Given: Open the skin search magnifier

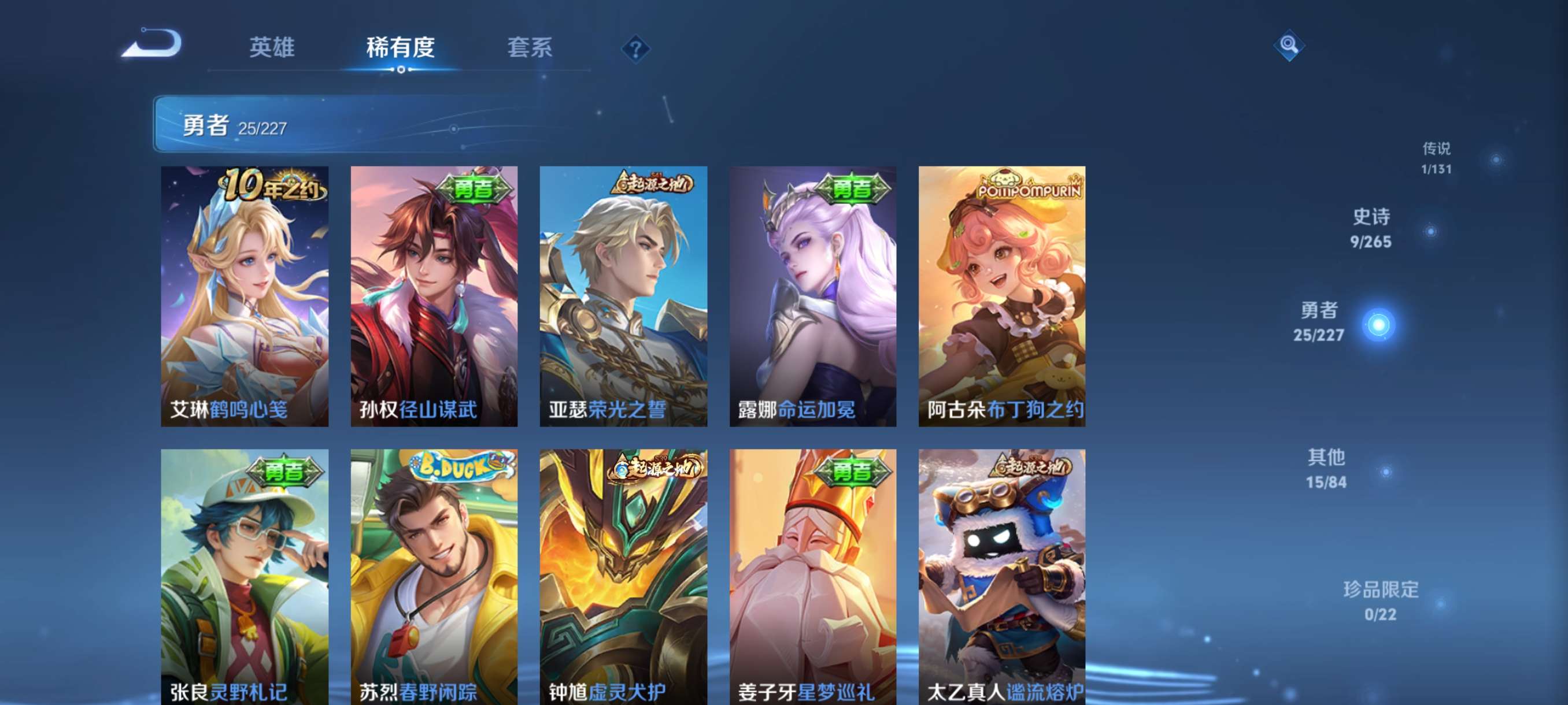Looking at the screenshot, I should (1288, 45).
